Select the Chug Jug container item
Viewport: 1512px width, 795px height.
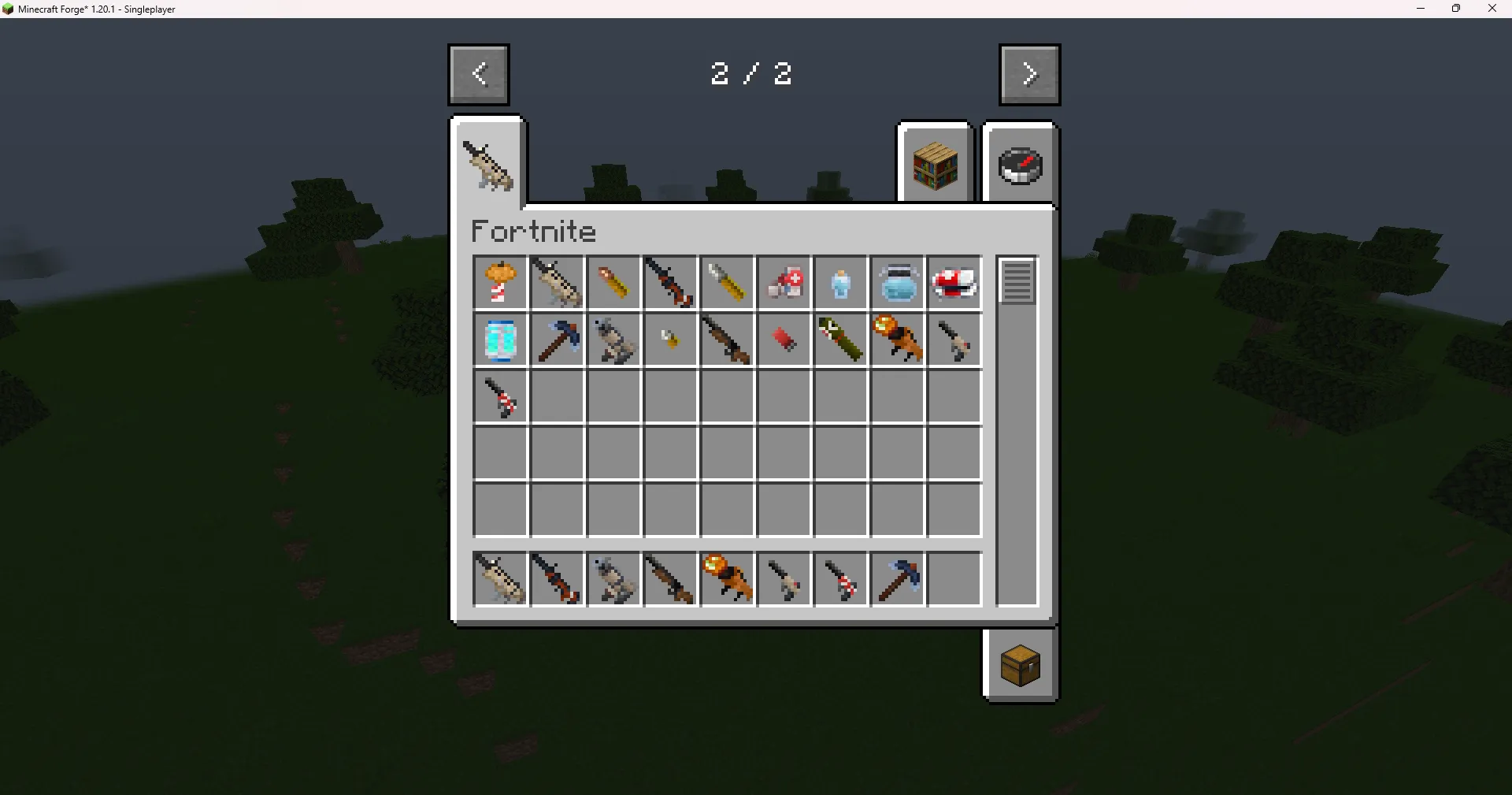click(x=897, y=282)
